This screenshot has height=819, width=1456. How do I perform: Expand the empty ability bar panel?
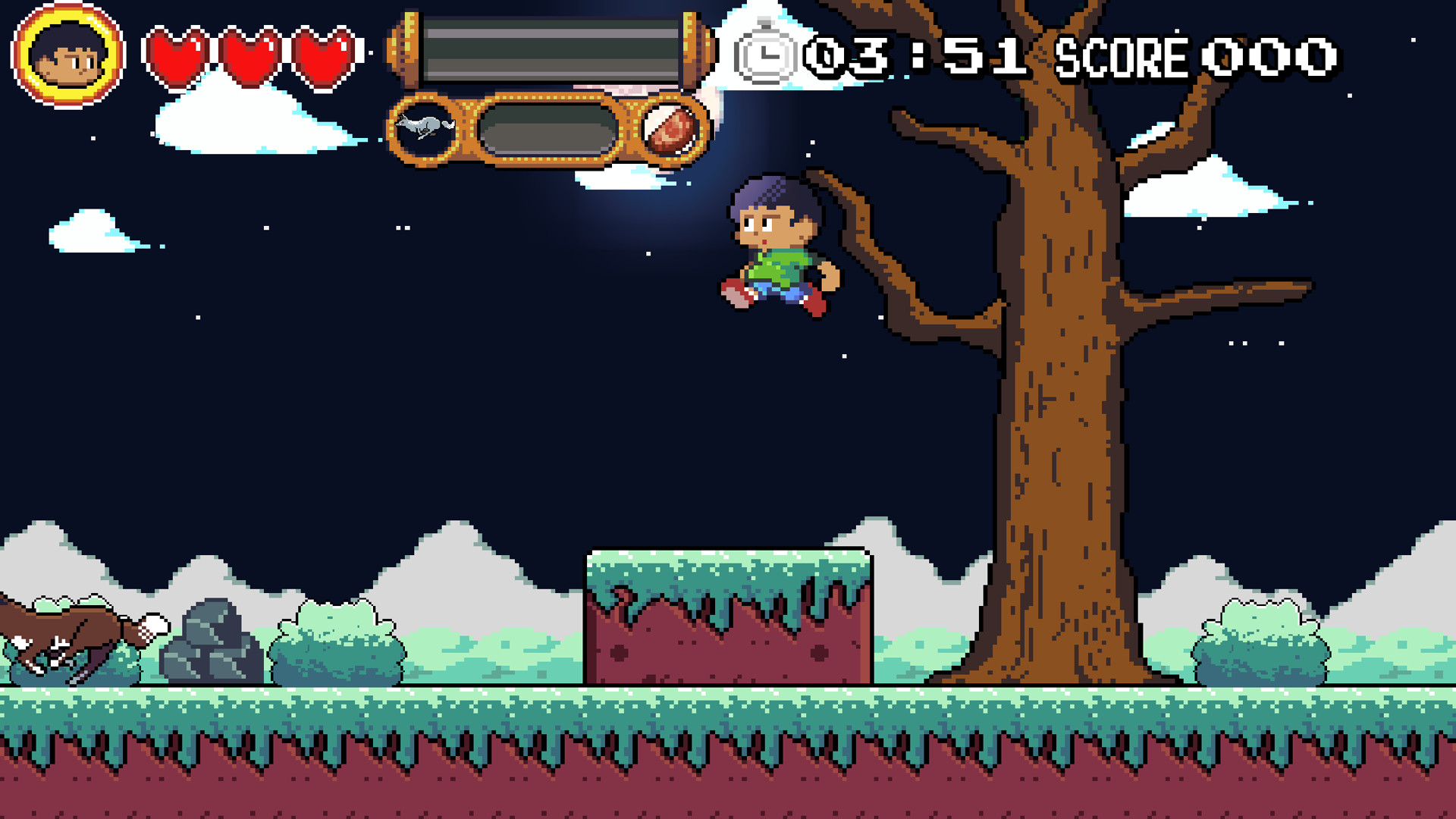[548, 130]
